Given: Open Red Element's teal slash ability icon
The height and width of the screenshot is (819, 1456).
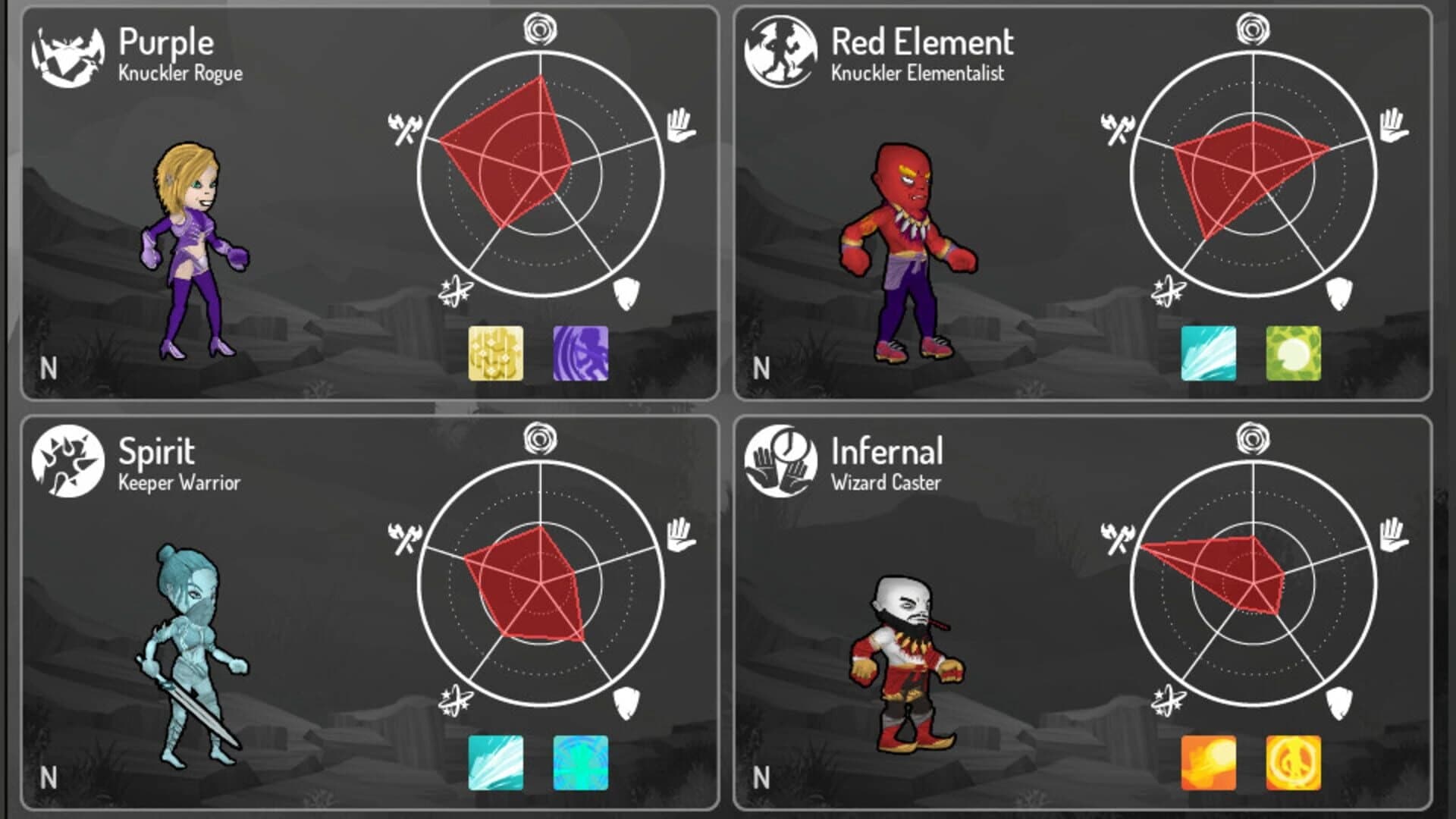Looking at the screenshot, I should tap(1208, 353).
